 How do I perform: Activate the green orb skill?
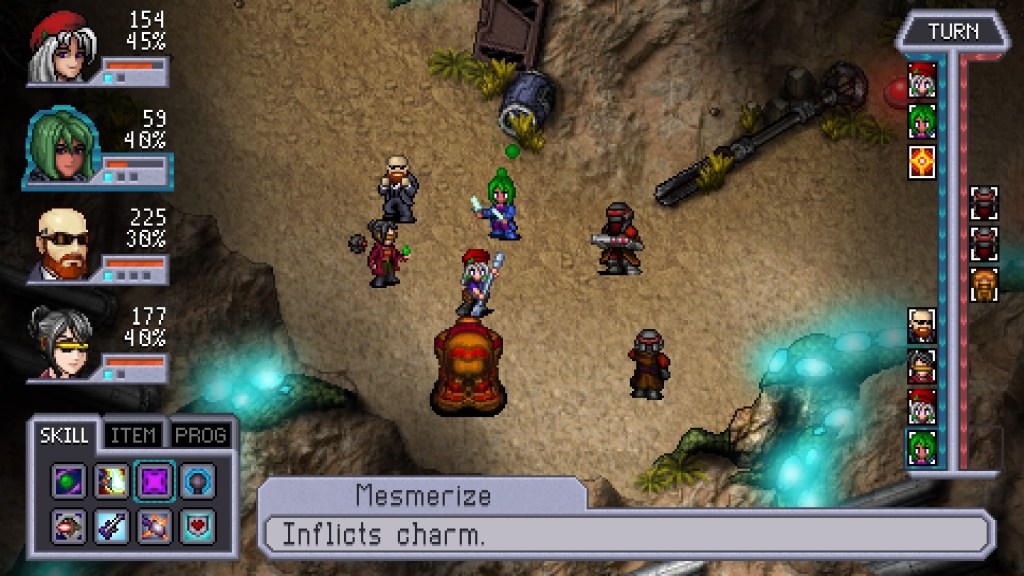(x=69, y=482)
